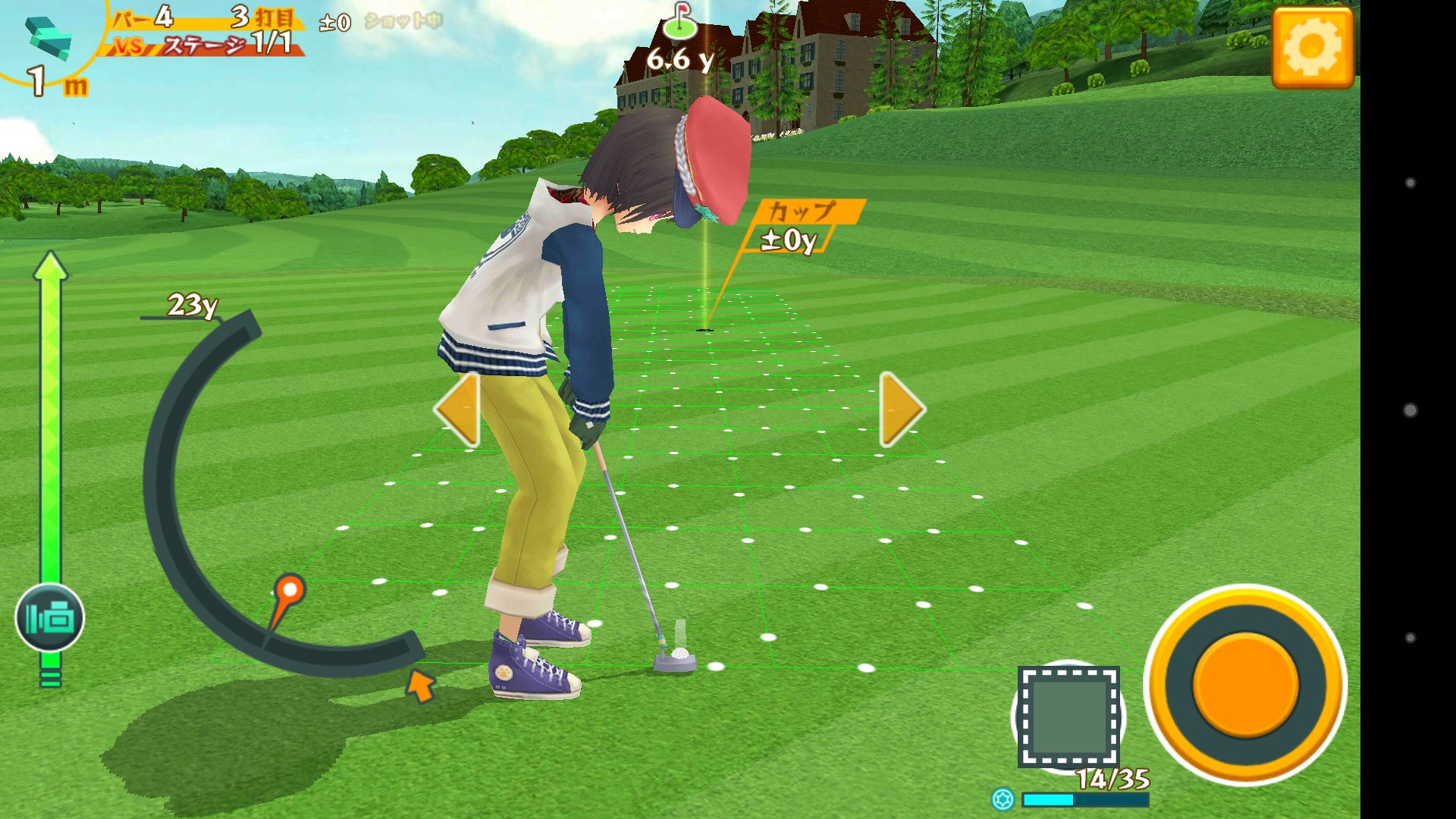Click the orange pin on the power gauge
The height and width of the screenshot is (819, 1456).
click(x=289, y=589)
